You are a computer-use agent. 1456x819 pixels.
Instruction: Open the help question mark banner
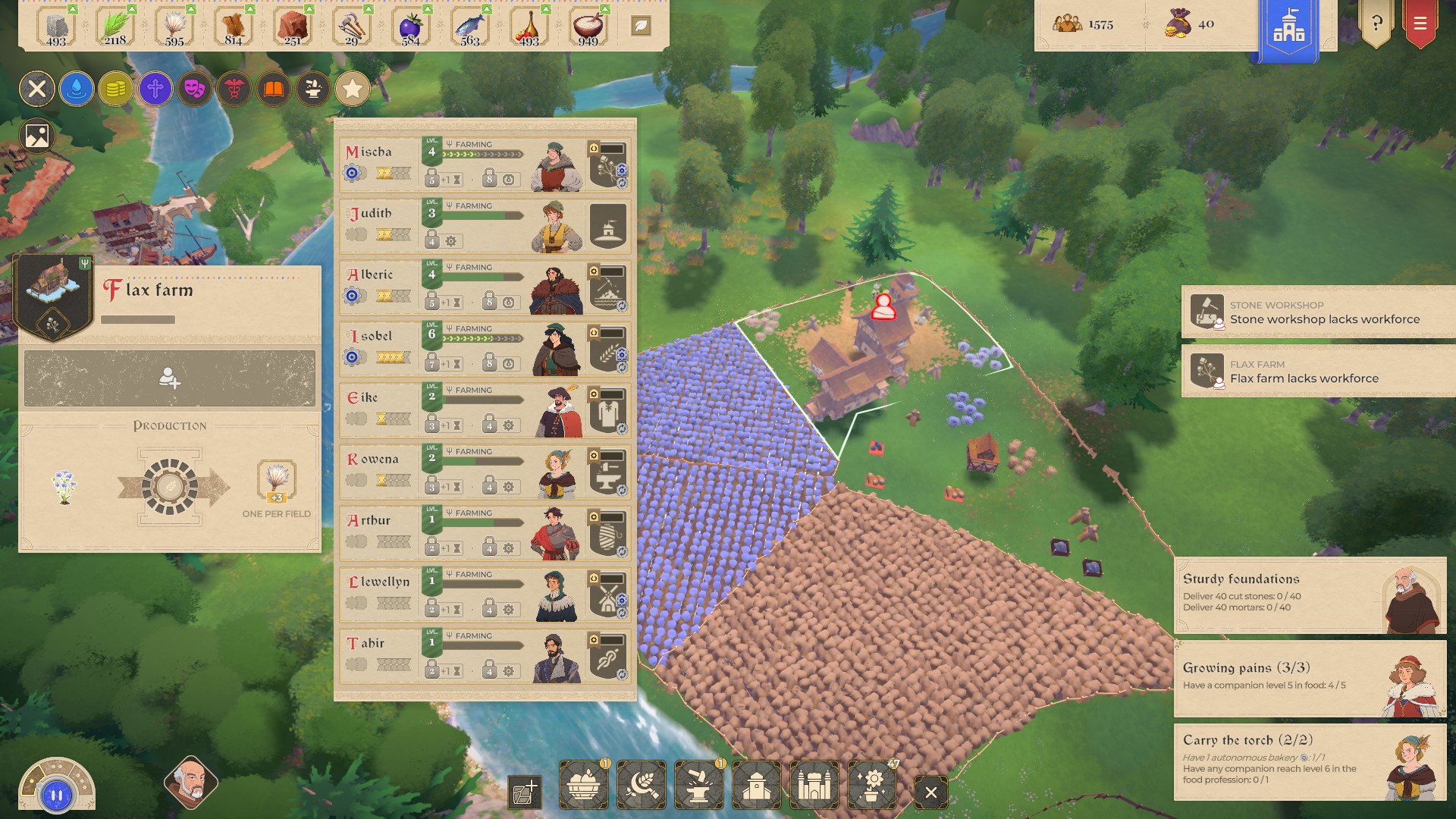(x=1376, y=24)
